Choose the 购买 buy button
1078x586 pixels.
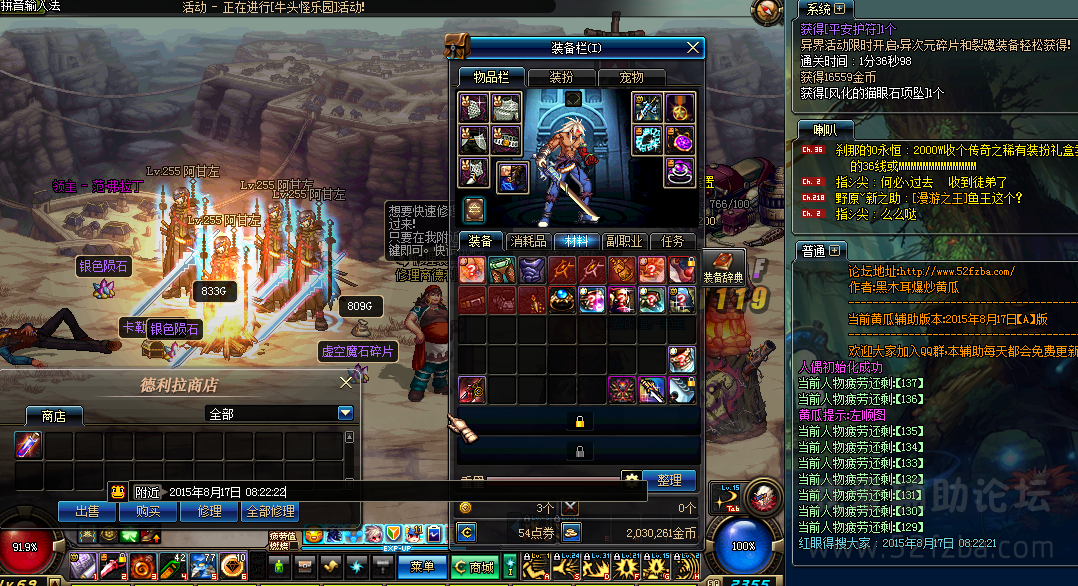148,511
